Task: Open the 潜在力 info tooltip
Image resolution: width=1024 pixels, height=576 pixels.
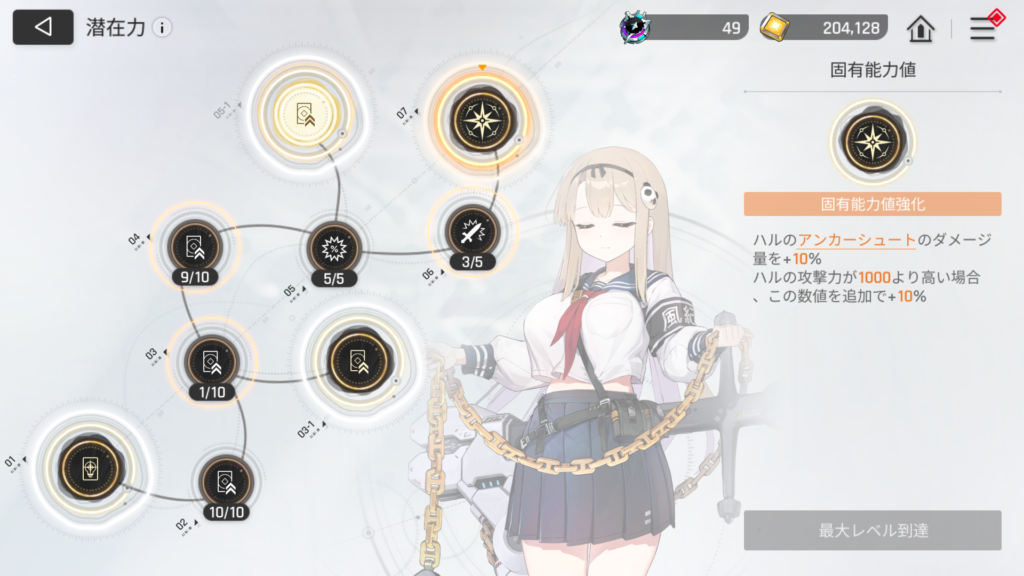Action: pos(162,28)
